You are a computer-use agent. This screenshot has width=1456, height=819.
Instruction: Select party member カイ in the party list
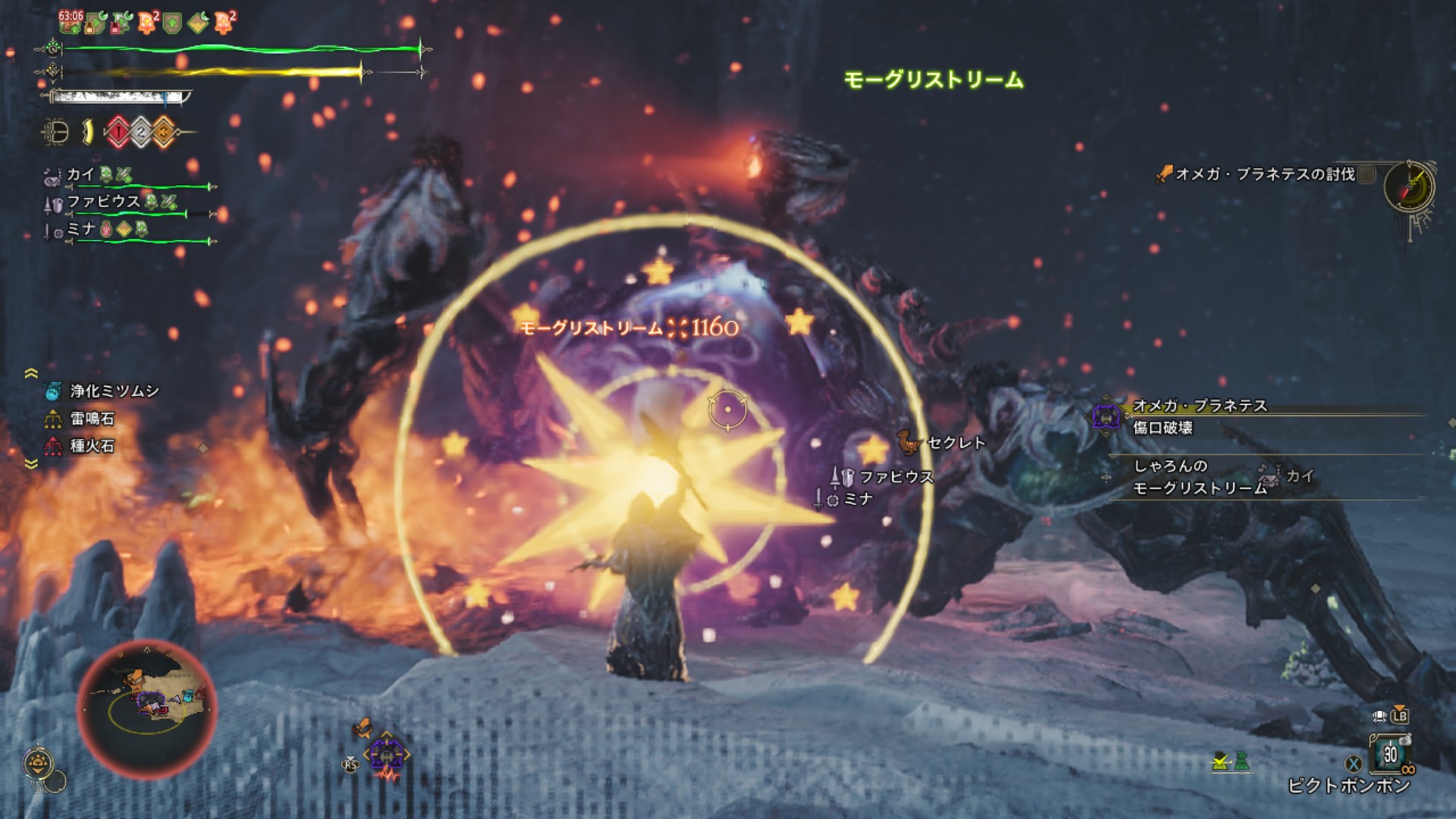tap(80, 175)
